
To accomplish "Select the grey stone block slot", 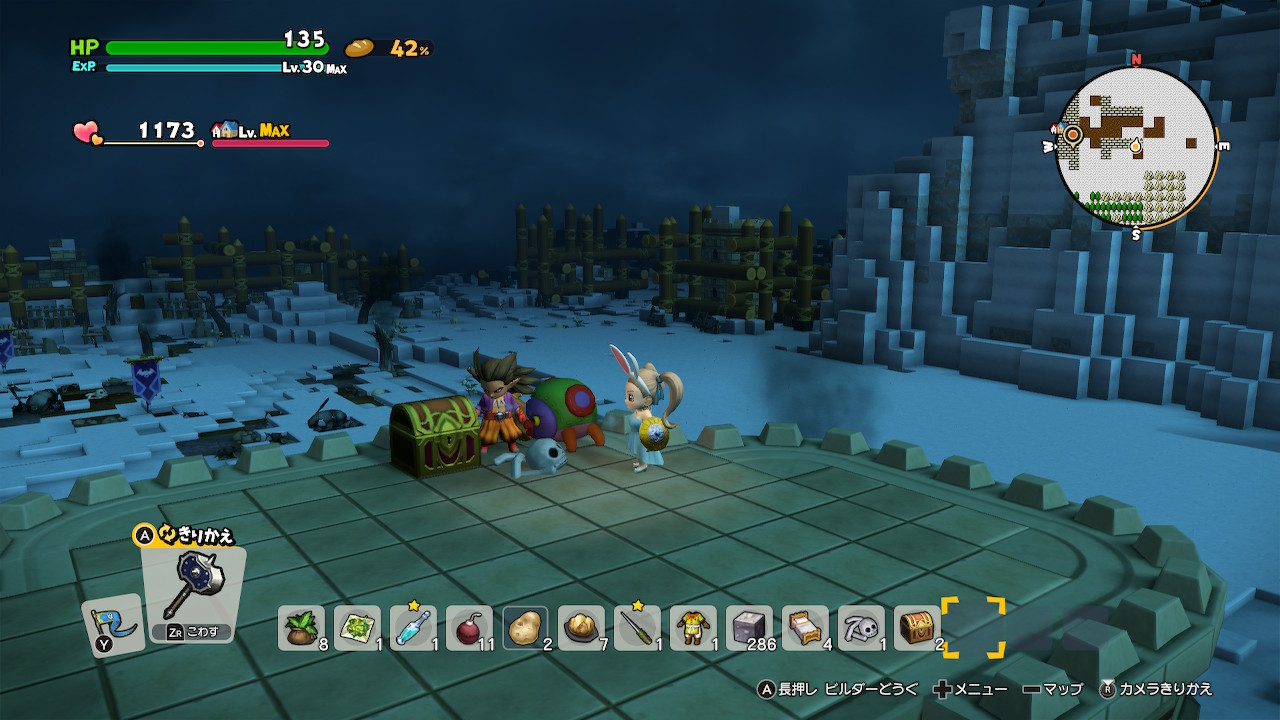I will coord(749,628).
